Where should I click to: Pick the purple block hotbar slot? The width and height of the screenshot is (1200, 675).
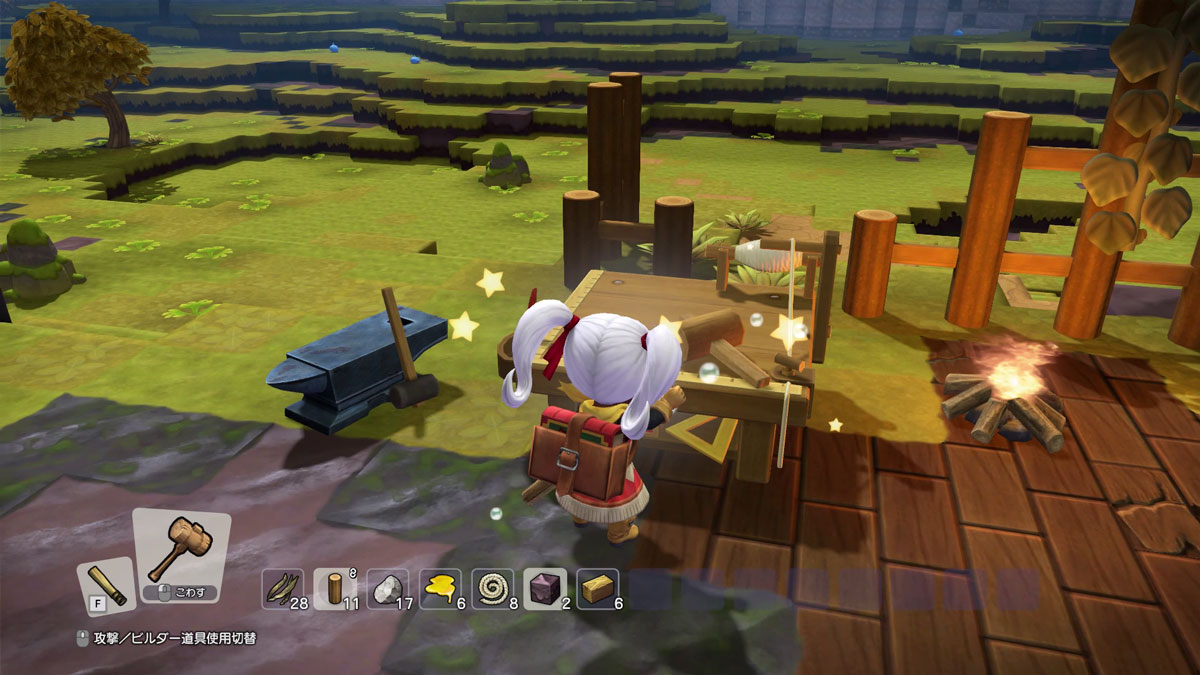[545, 589]
